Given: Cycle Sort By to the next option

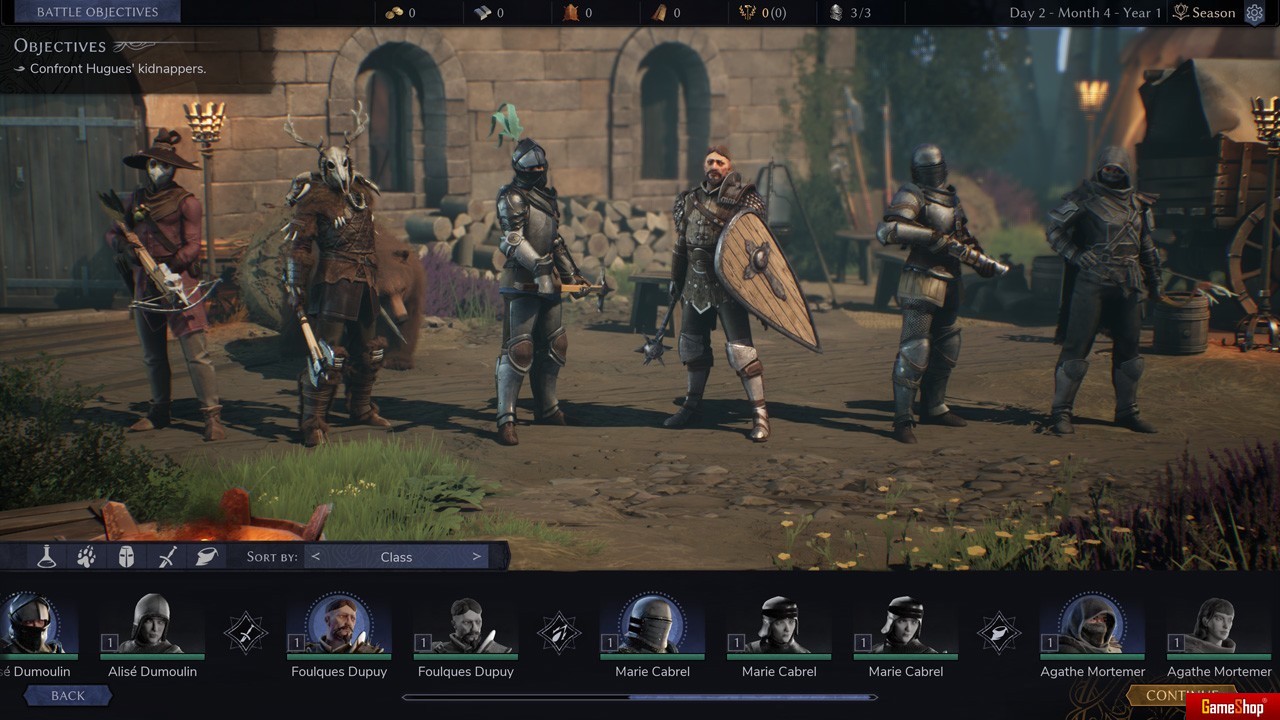Looking at the screenshot, I should click(x=476, y=557).
